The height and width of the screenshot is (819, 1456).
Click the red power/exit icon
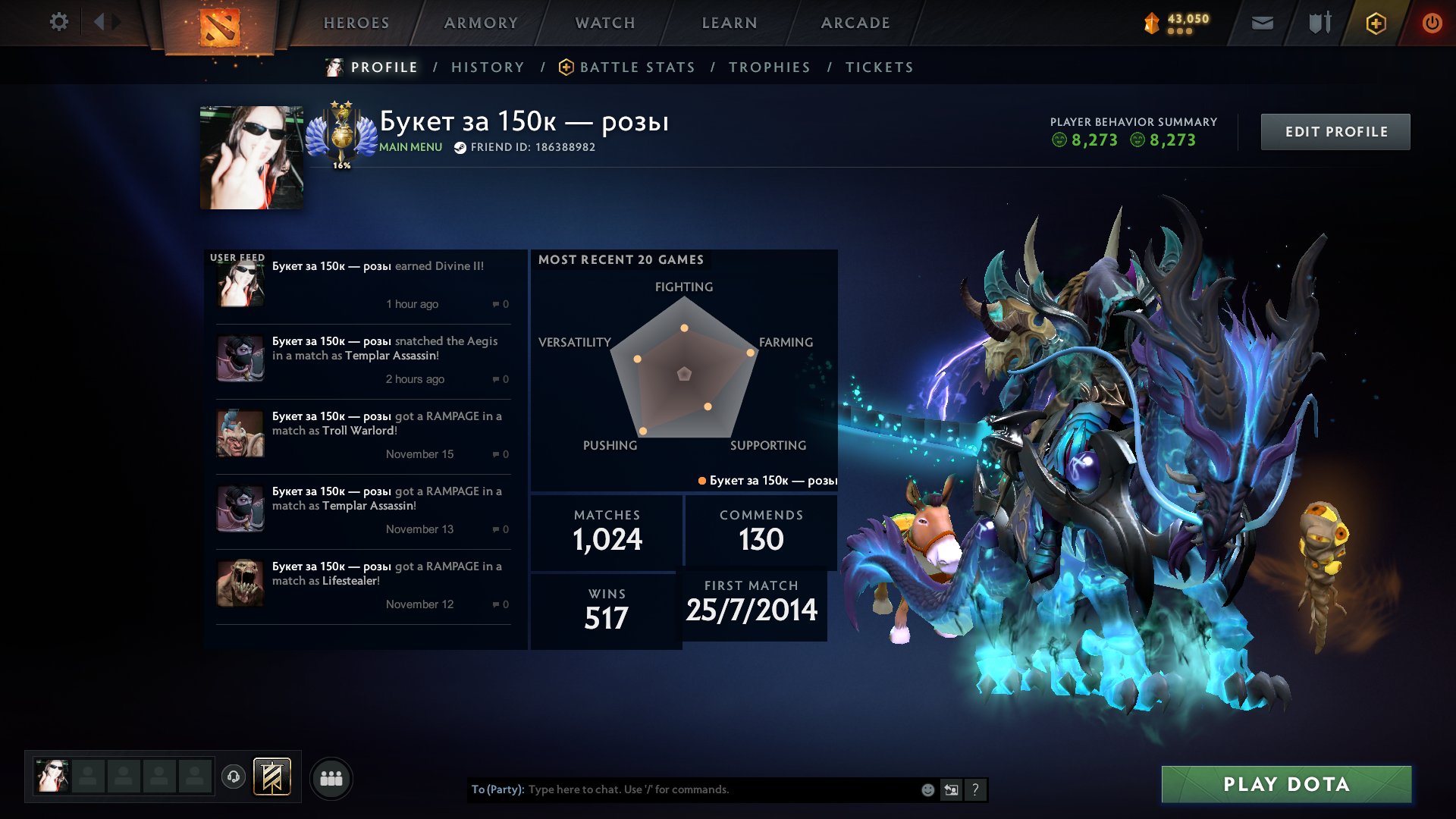pyautogui.click(x=1432, y=23)
